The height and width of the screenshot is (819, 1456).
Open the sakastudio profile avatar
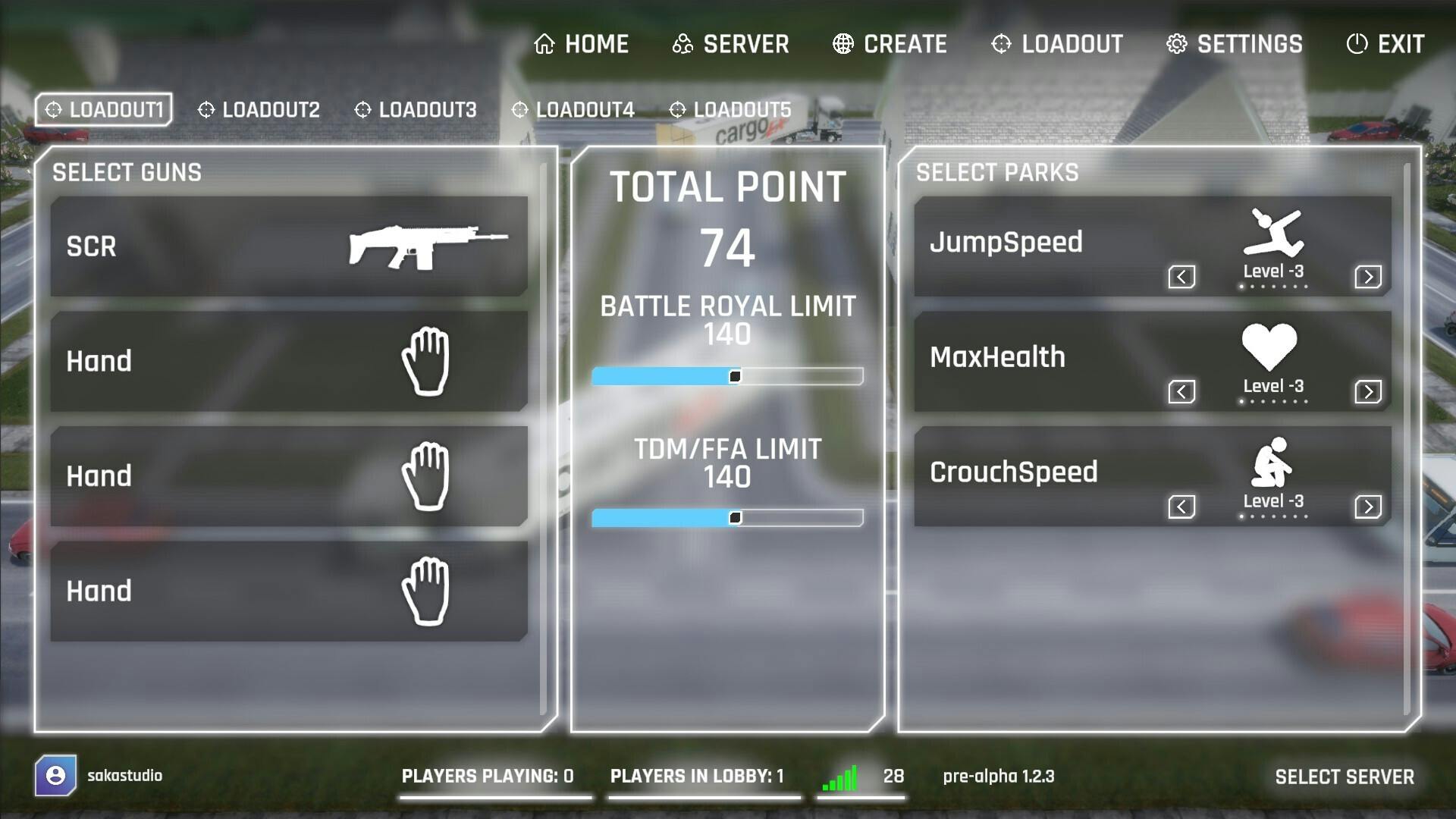tap(55, 775)
